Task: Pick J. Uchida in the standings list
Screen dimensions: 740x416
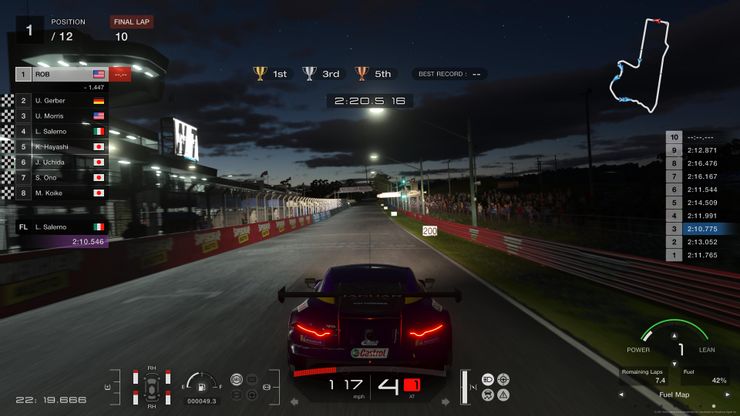Action: (60, 161)
